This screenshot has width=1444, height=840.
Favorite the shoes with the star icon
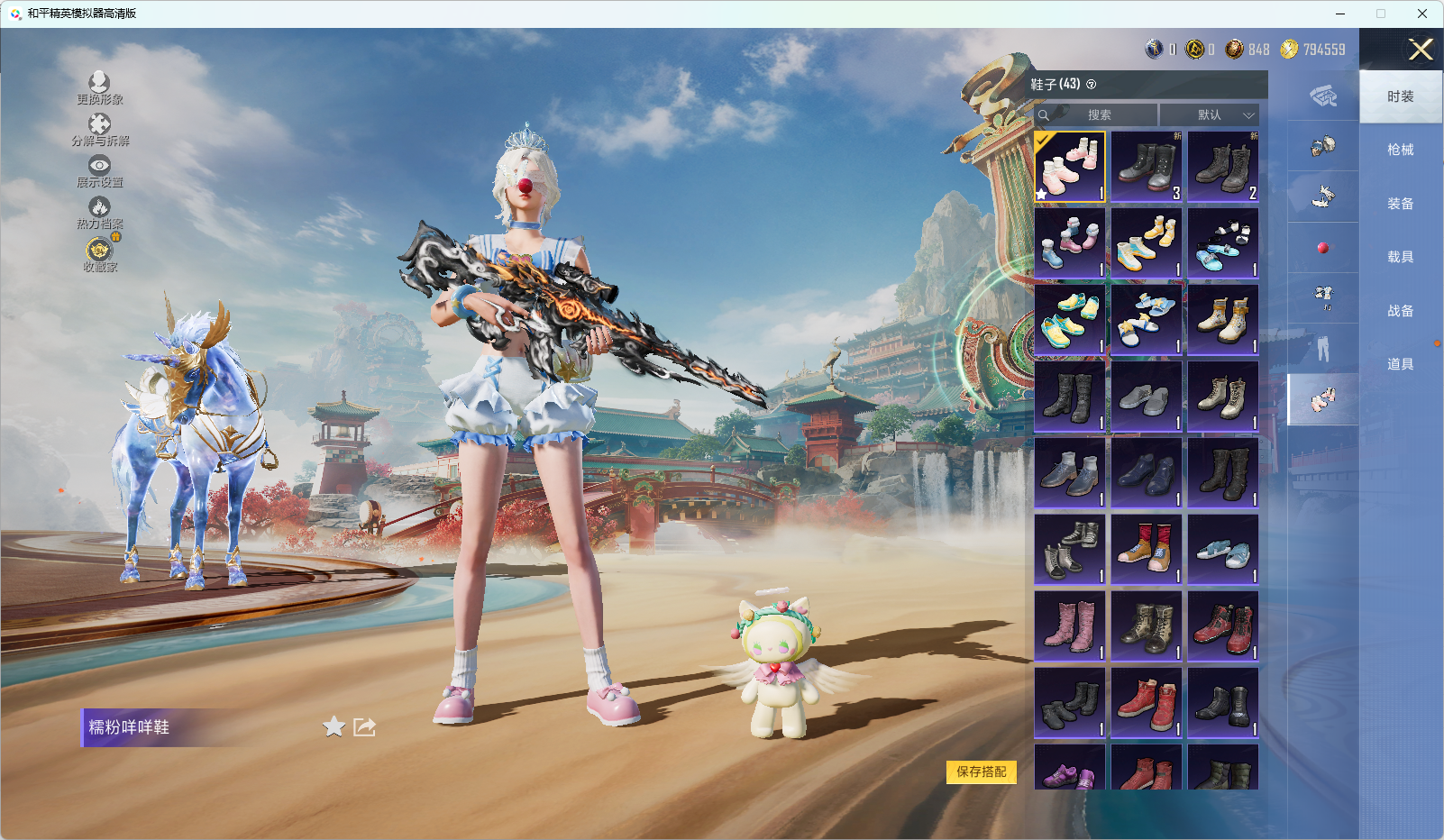[334, 726]
